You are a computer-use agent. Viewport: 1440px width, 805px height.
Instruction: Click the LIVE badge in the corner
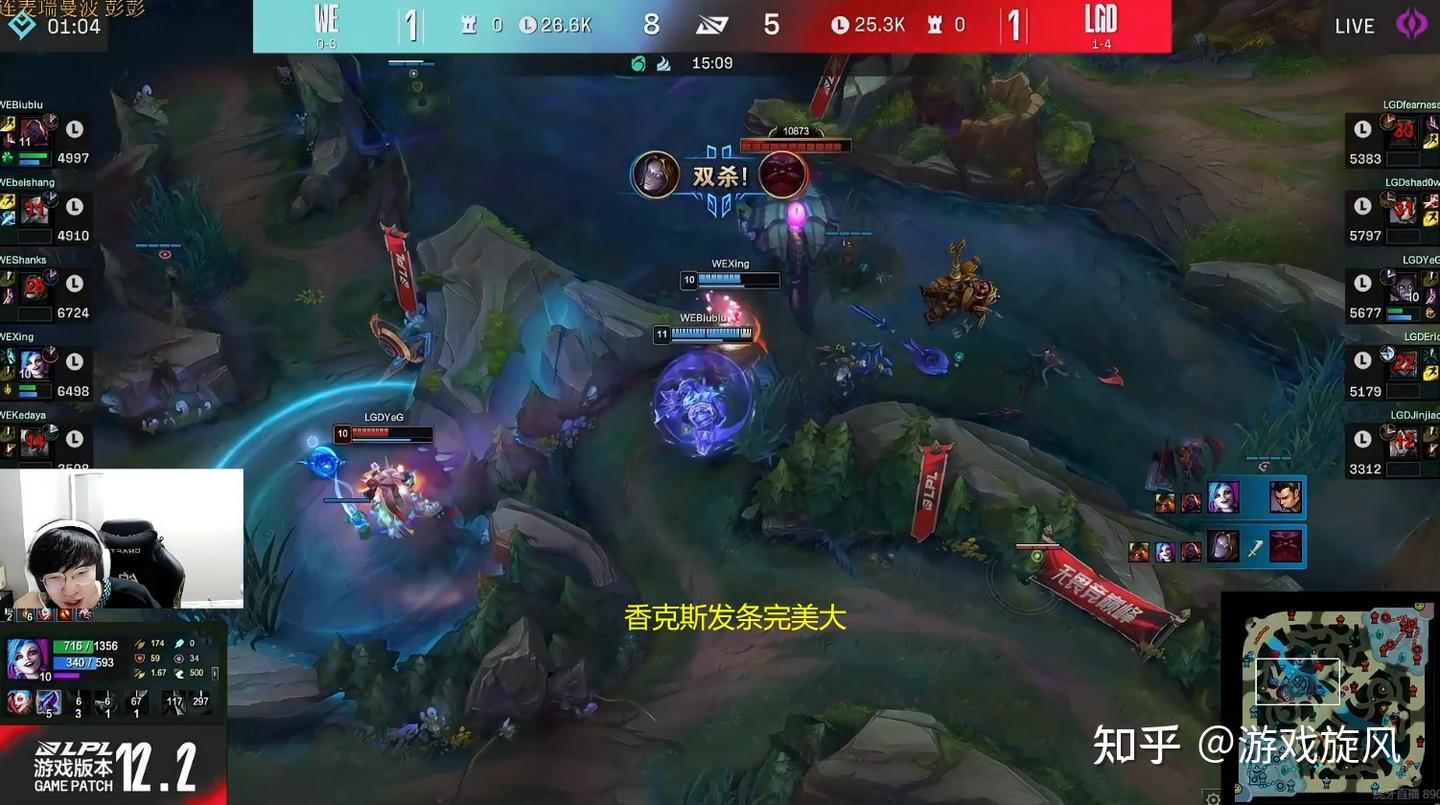1354,26
